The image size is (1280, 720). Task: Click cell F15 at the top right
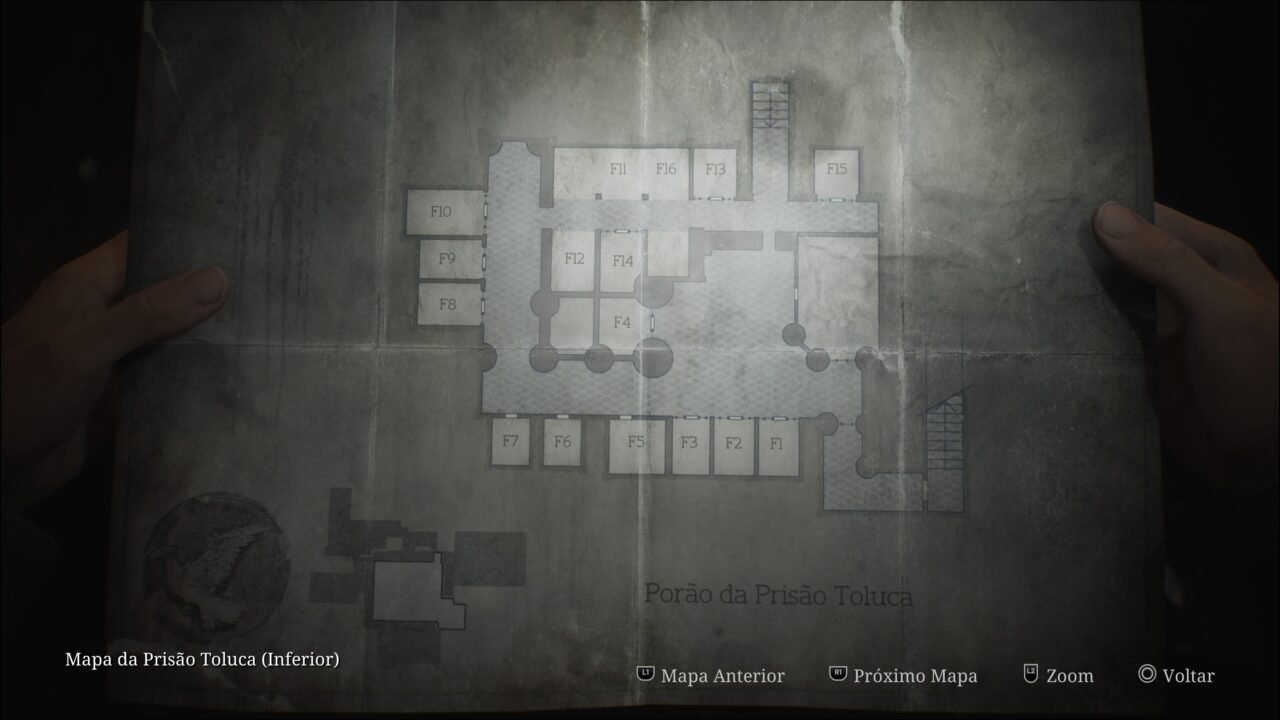point(836,169)
